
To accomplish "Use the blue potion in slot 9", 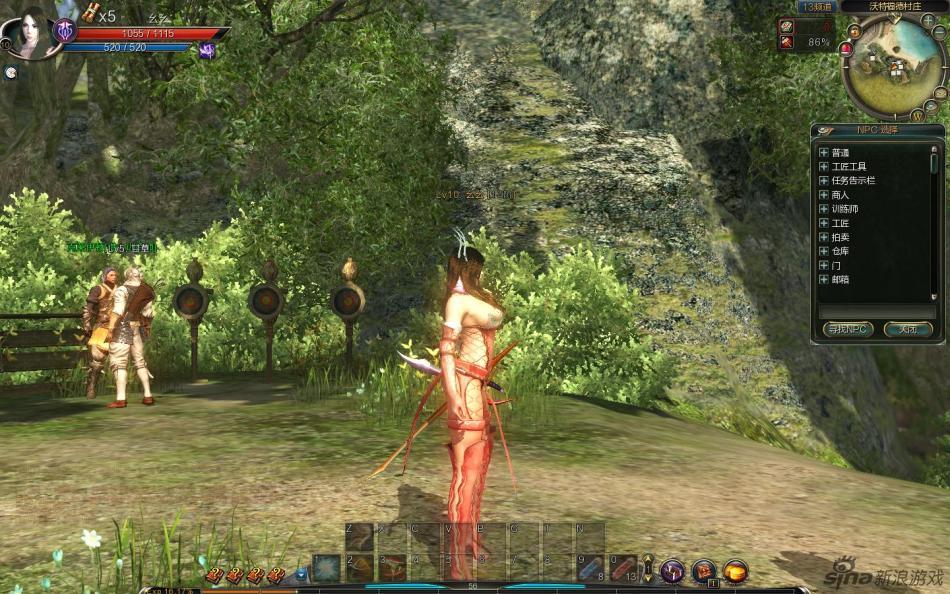I will tap(591, 568).
